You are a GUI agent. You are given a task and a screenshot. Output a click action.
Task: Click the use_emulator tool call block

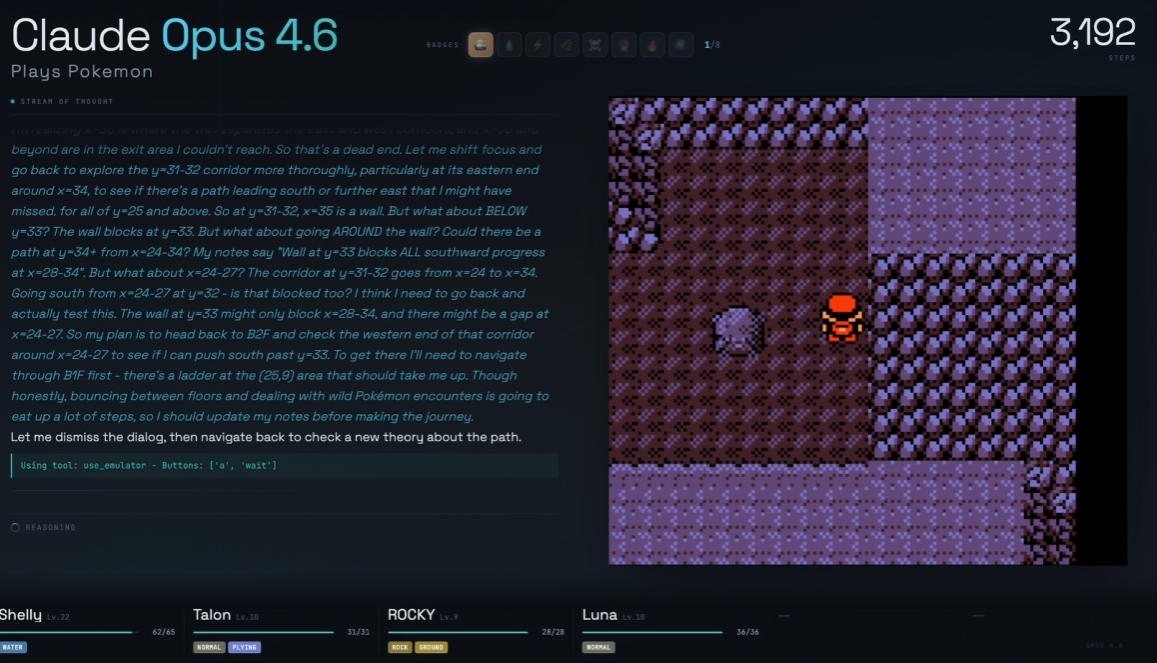pos(284,466)
